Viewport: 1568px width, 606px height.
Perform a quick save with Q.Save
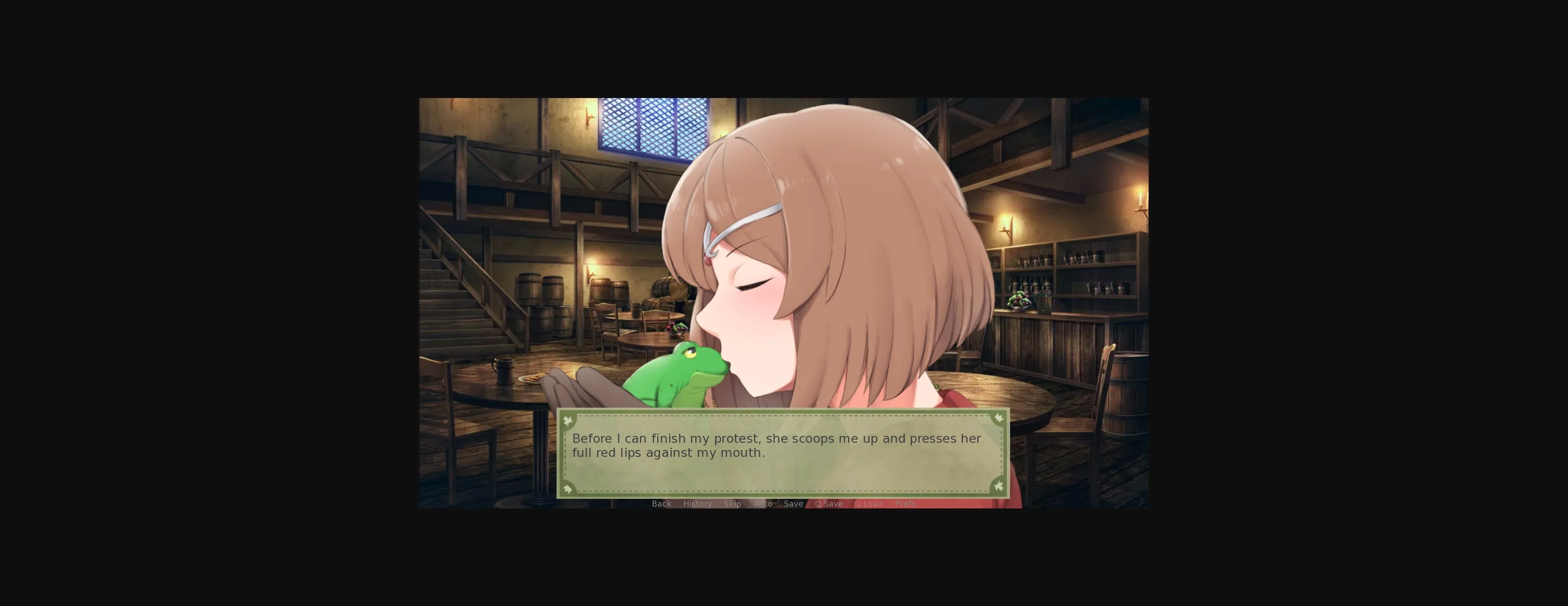pyautogui.click(x=828, y=504)
